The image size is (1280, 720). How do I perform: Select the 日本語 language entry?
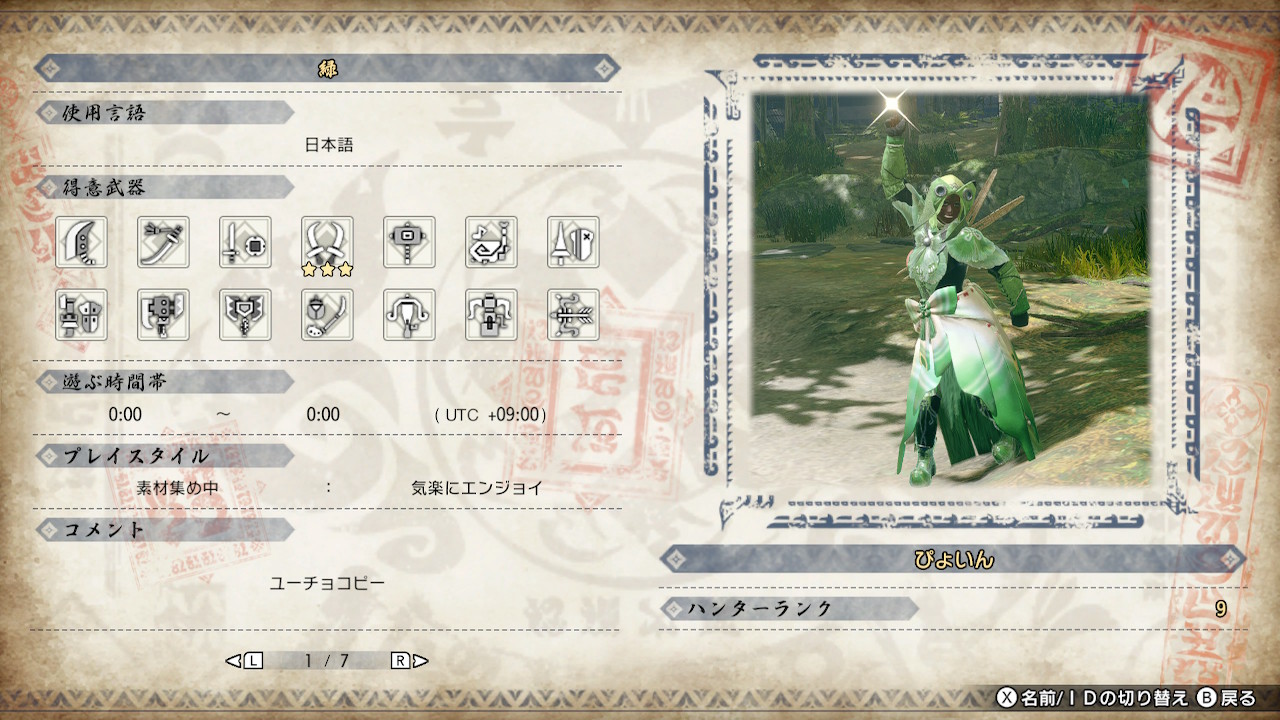point(329,145)
